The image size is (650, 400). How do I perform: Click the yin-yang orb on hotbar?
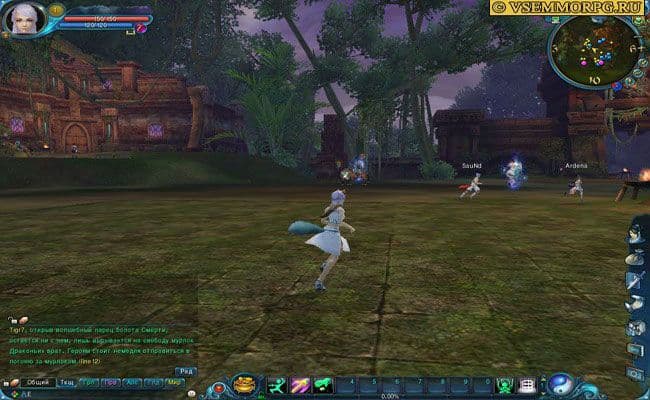[x=561, y=384]
